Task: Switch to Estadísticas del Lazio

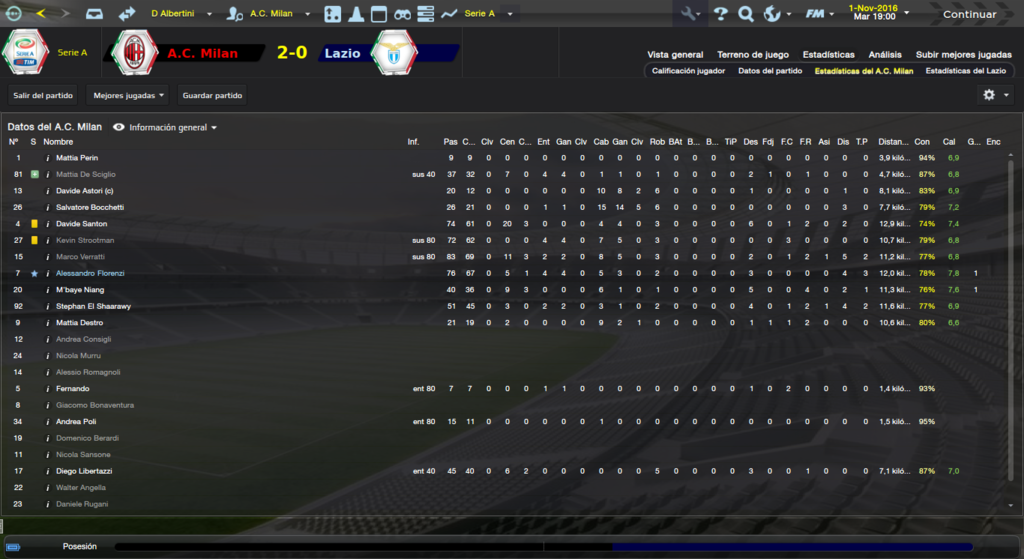Action: [x=965, y=71]
